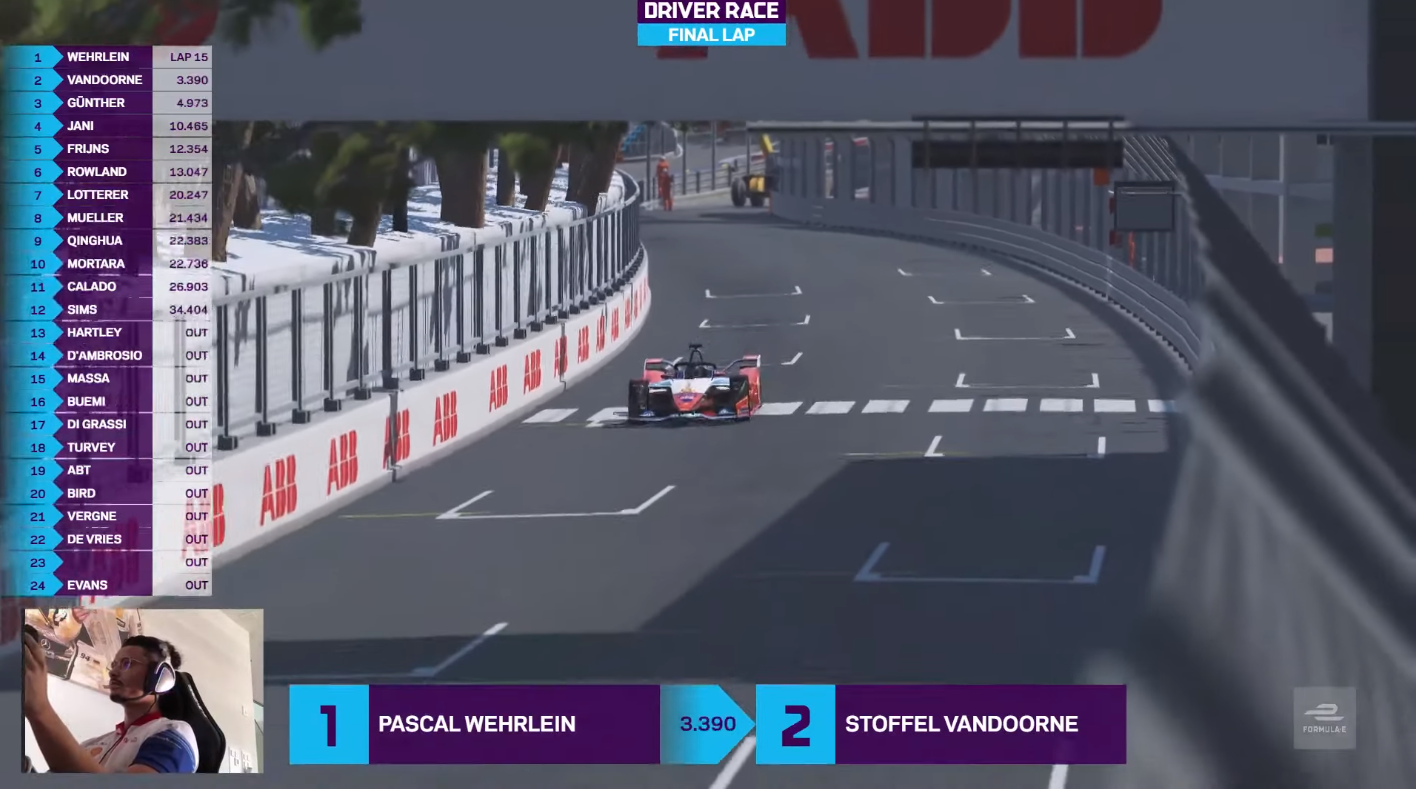The height and width of the screenshot is (789, 1416).
Task: Click the Pascal Wehrlein name banner
Action: click(x=476, y=724)
